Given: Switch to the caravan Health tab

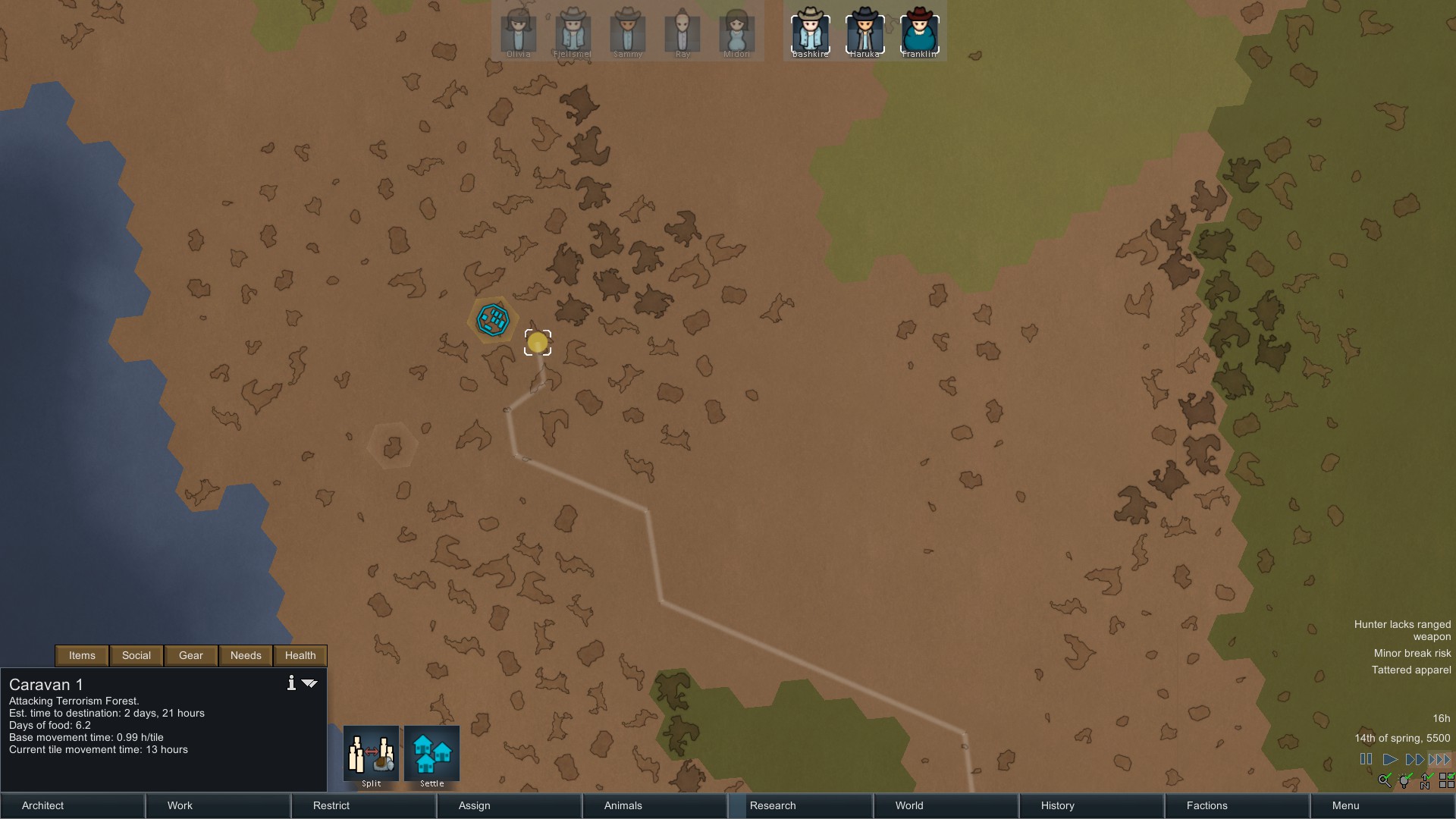Looking at the screenshot, I should point(300,655).
